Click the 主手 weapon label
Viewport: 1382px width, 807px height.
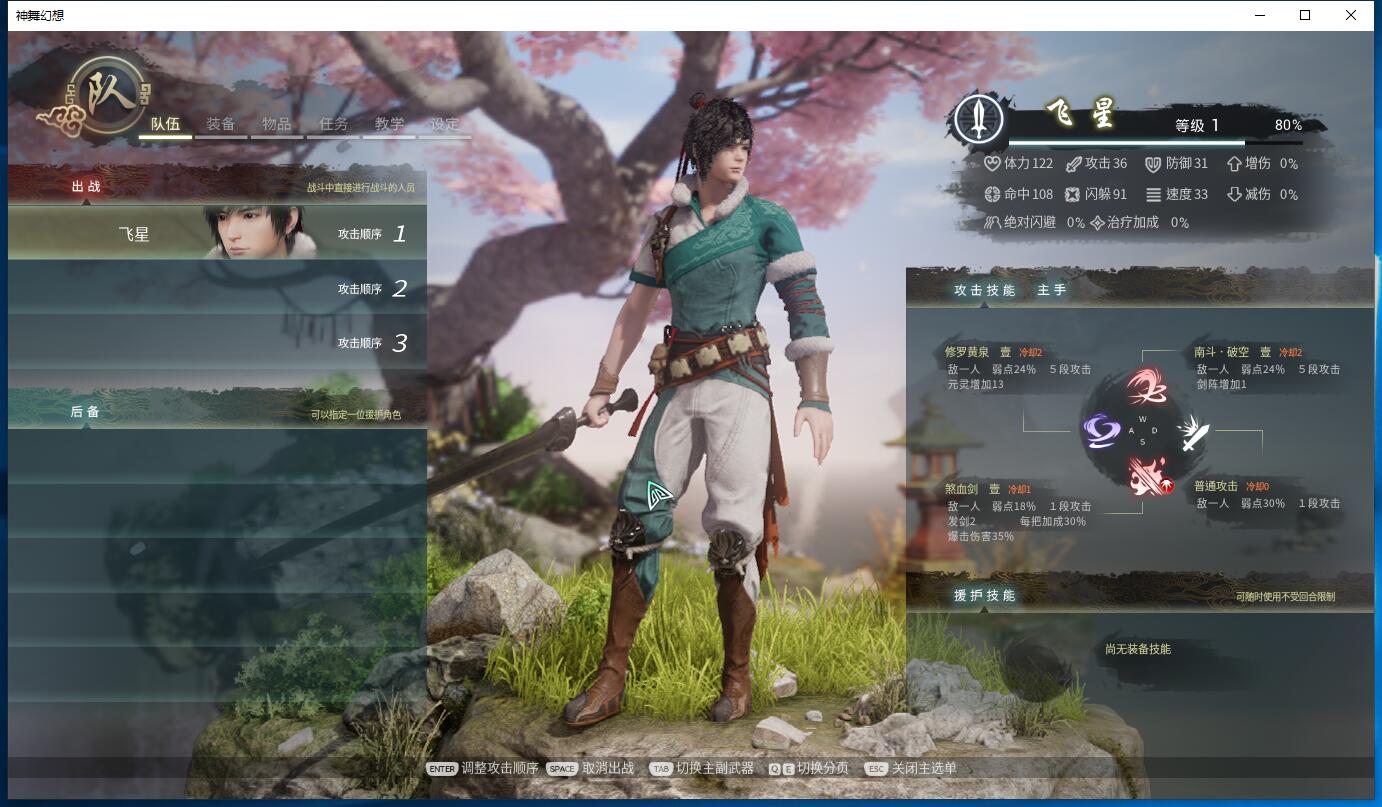coord(1051,290)
